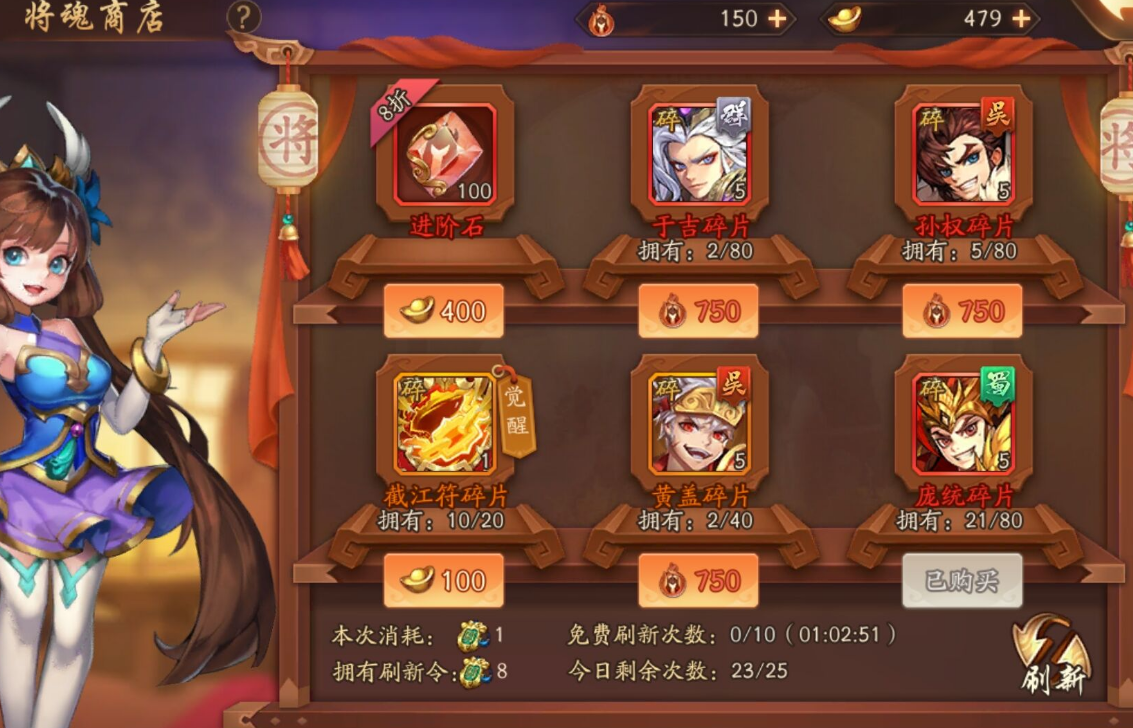Image resolution: width=1133 pixels, height=728 pixels.
Task: Buy 黄盖碎片 for 750
Action: 698,581
